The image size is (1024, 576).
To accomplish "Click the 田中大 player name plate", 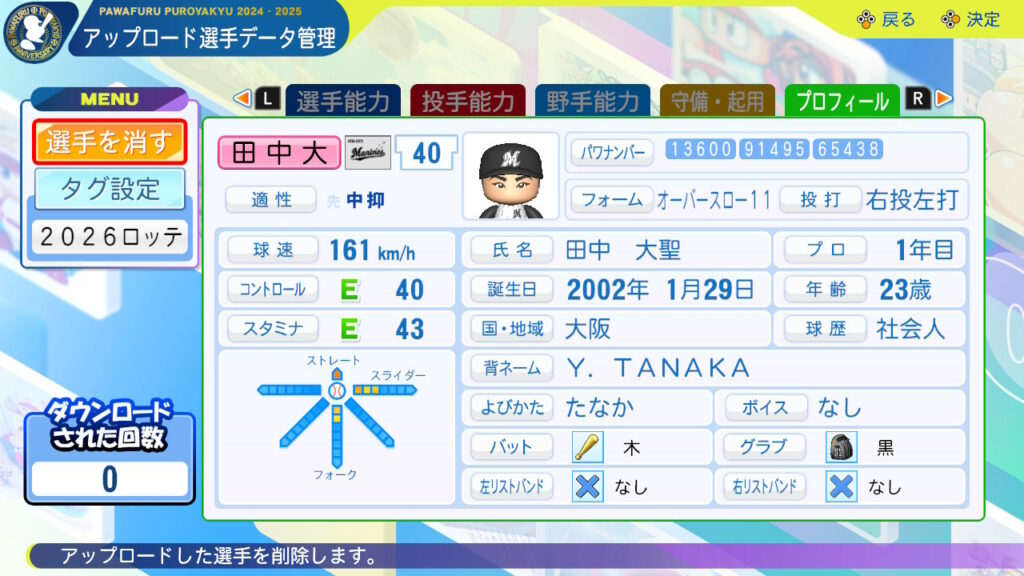I will pyautogui.click(x=279, y=153).
